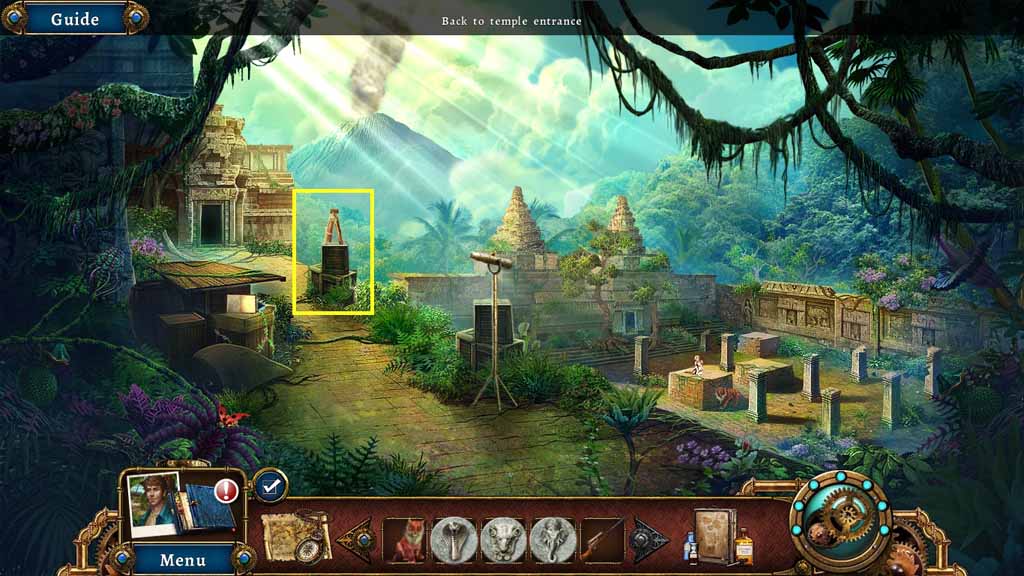Open the Guide
1024x576 pixels.
[x=74, y=19]
